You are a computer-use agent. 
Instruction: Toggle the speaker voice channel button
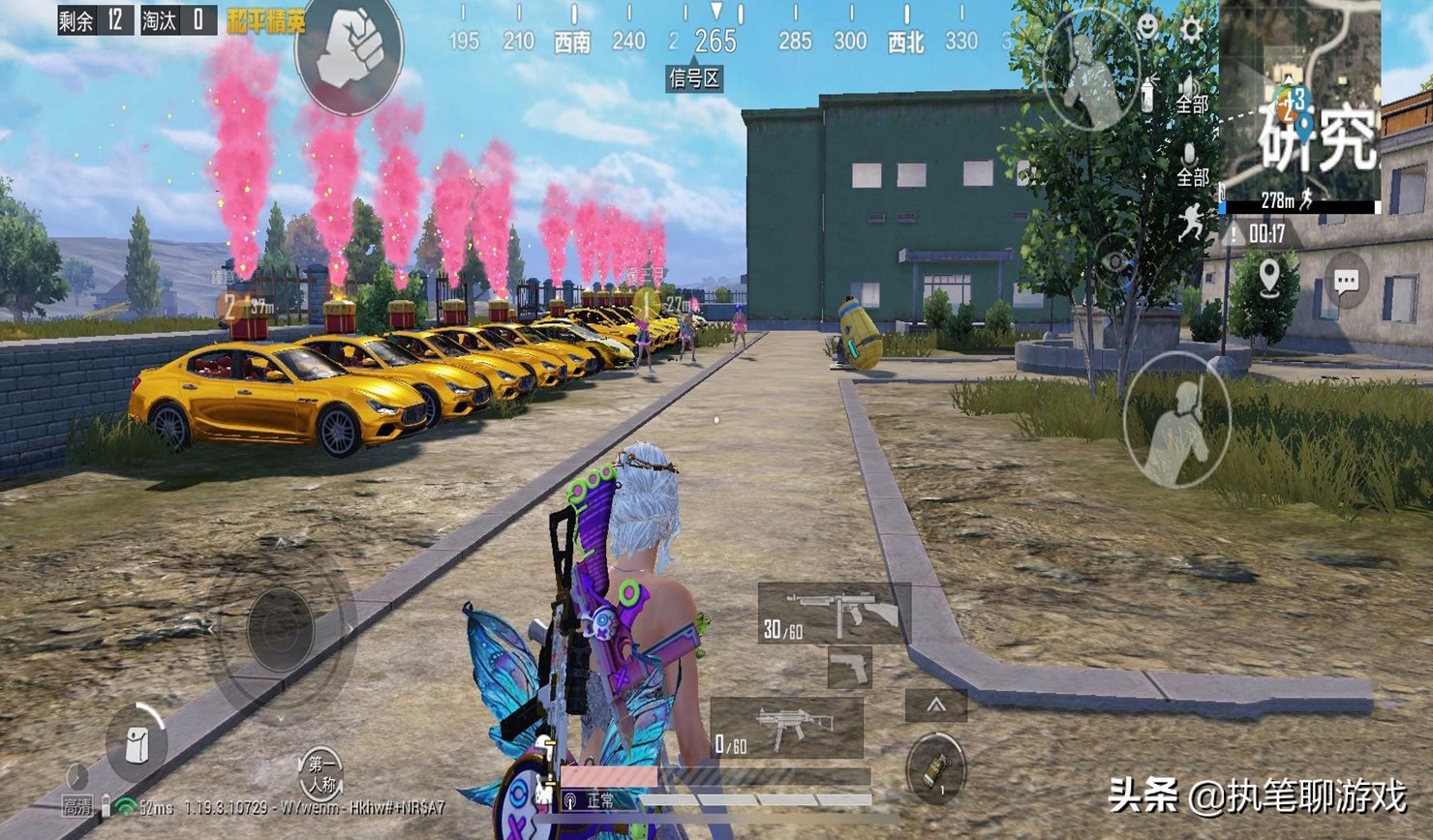(x=1191, y=94)
